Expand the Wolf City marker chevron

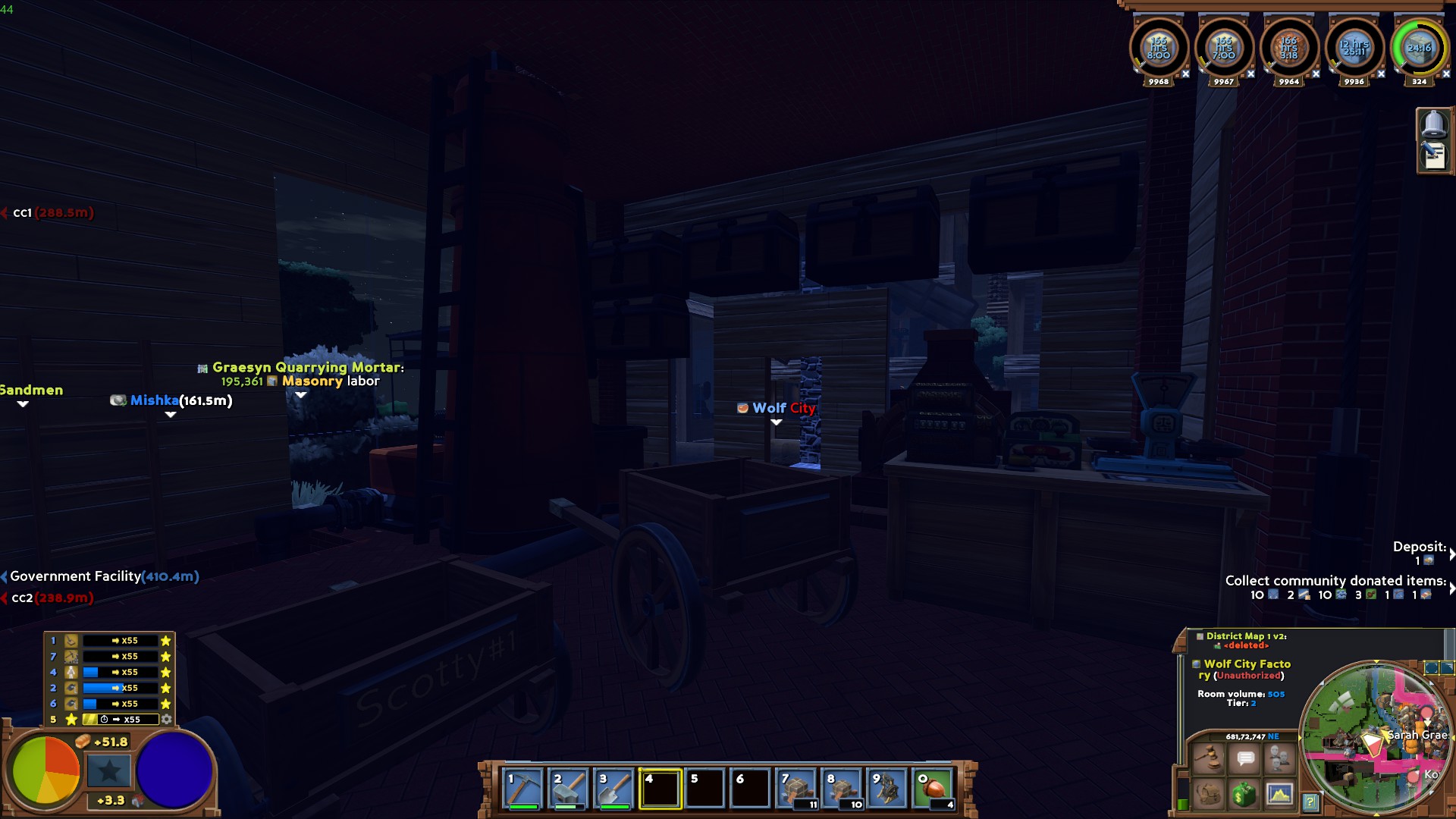point(777,422)
